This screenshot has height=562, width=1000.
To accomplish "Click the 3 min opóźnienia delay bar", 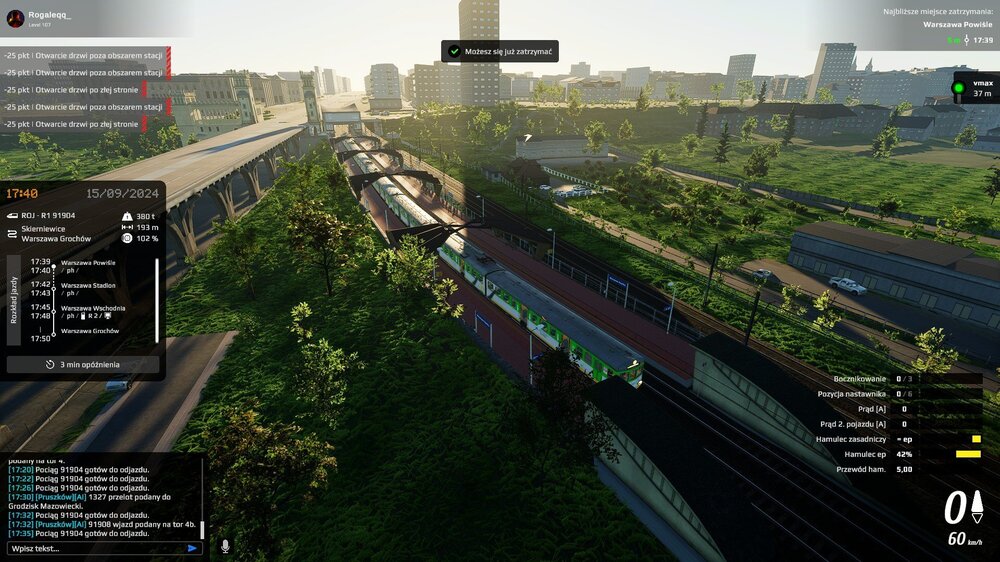I will pos(83,365).
